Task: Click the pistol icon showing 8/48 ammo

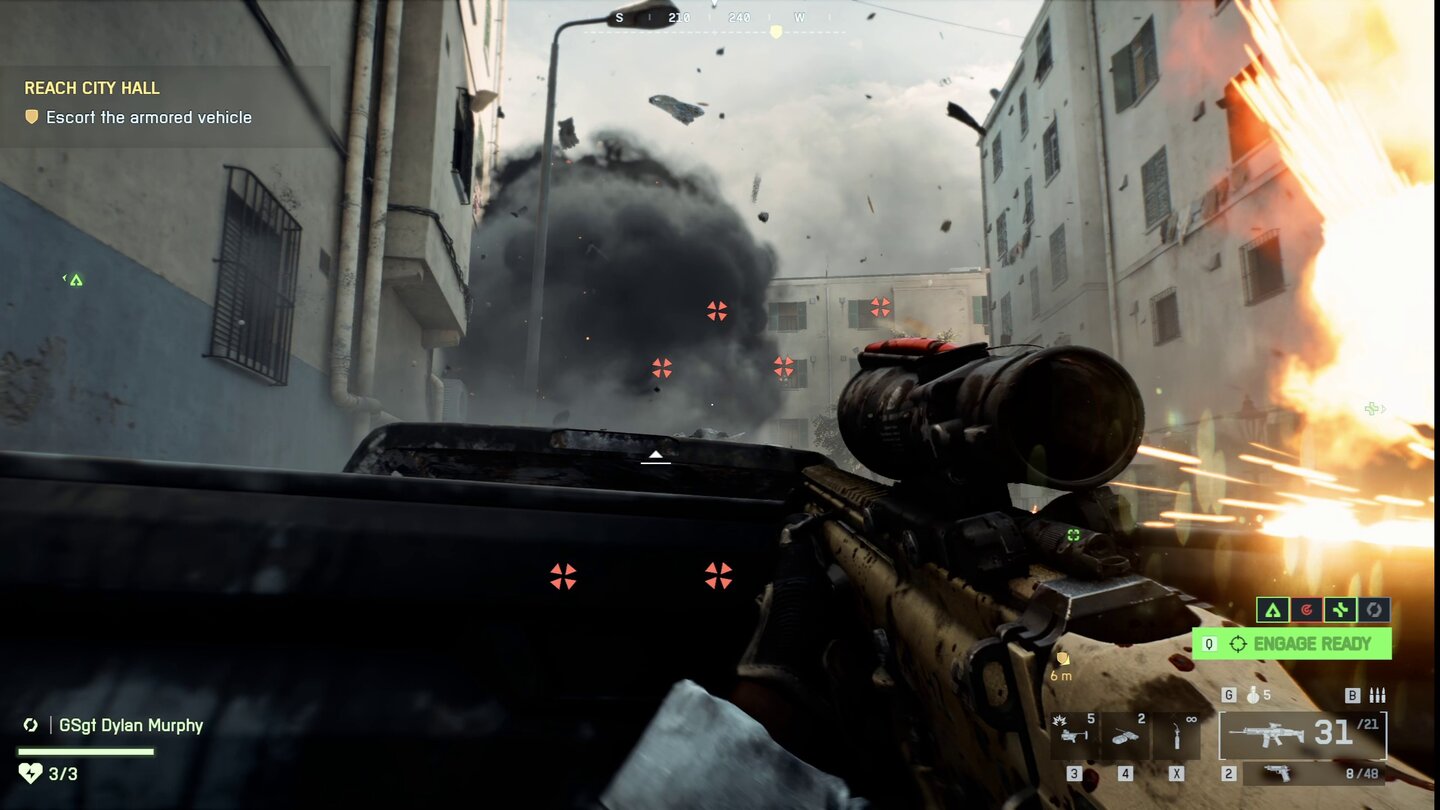Action: point(1280,773)
